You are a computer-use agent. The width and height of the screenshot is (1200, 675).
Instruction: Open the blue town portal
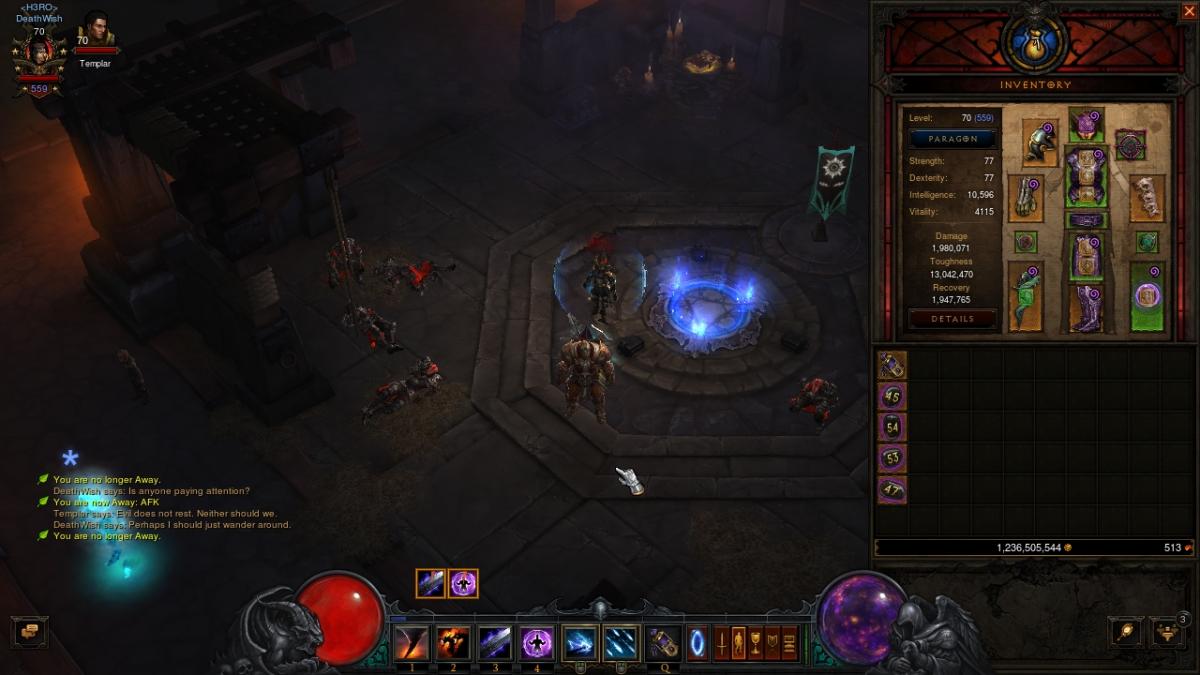tap(697, 643)
